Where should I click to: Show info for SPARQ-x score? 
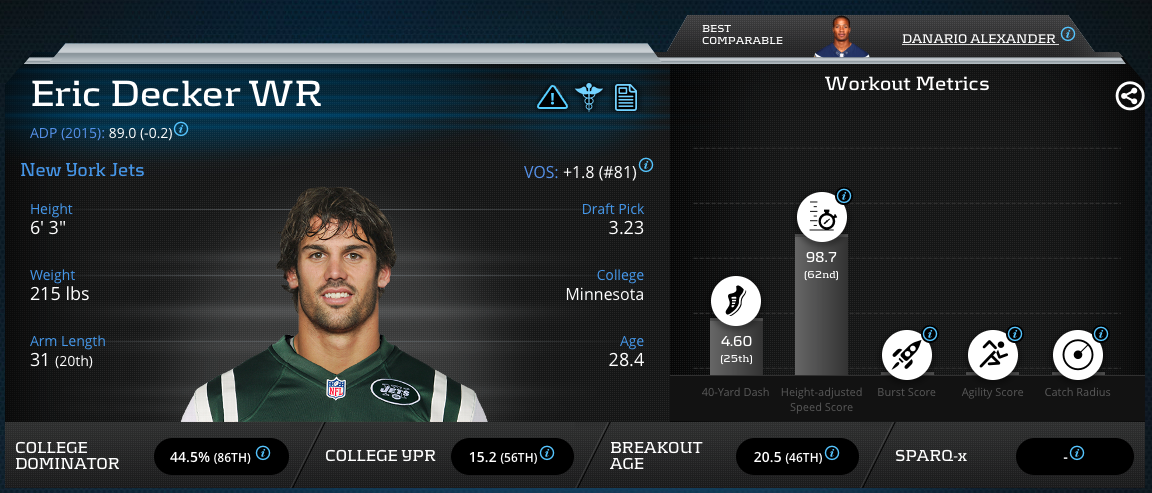click(1077, 453)
